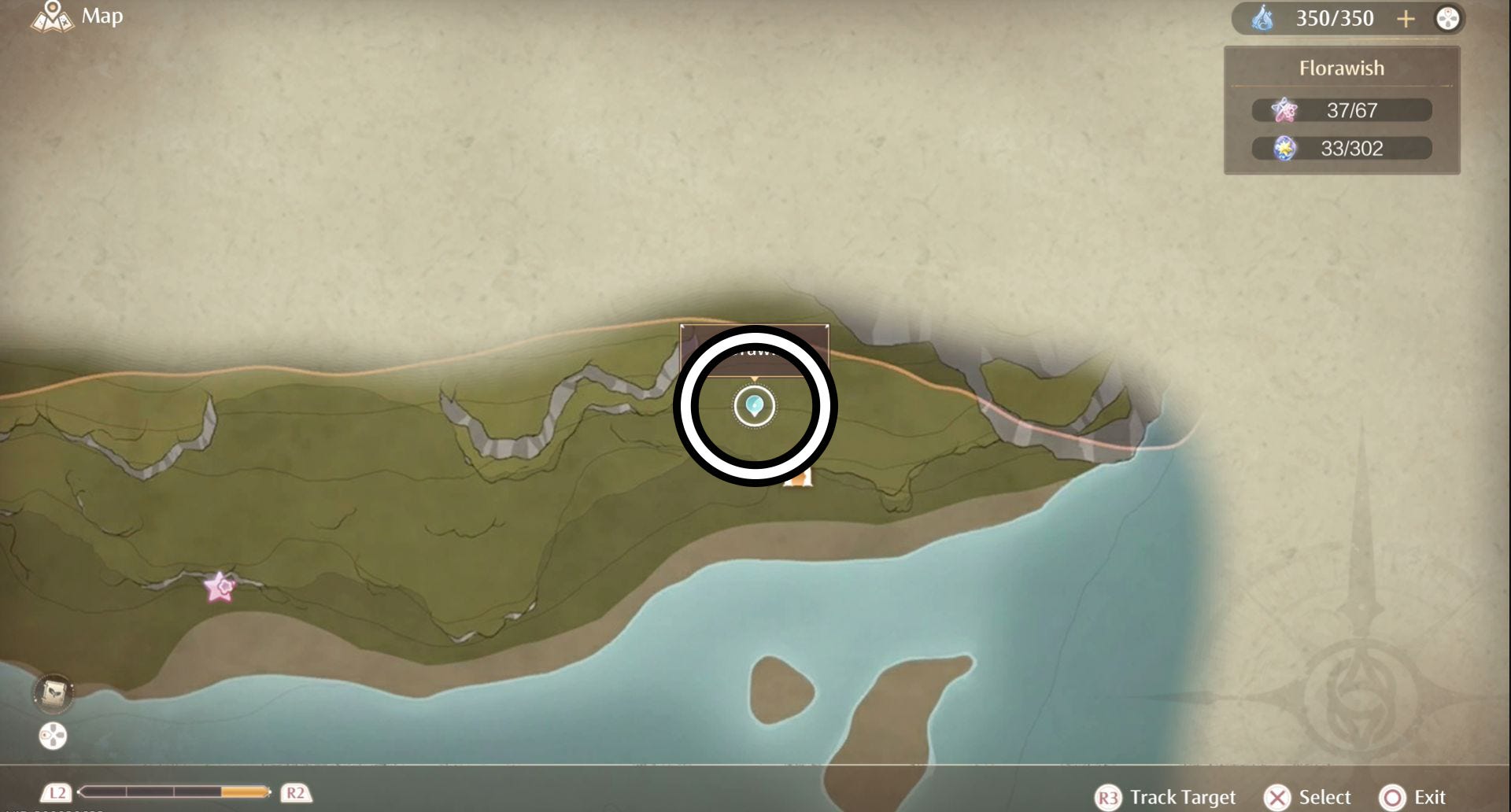Open the leaf scroll icon above the zoom bar
1511x812 pixels.
click(53, 693)
